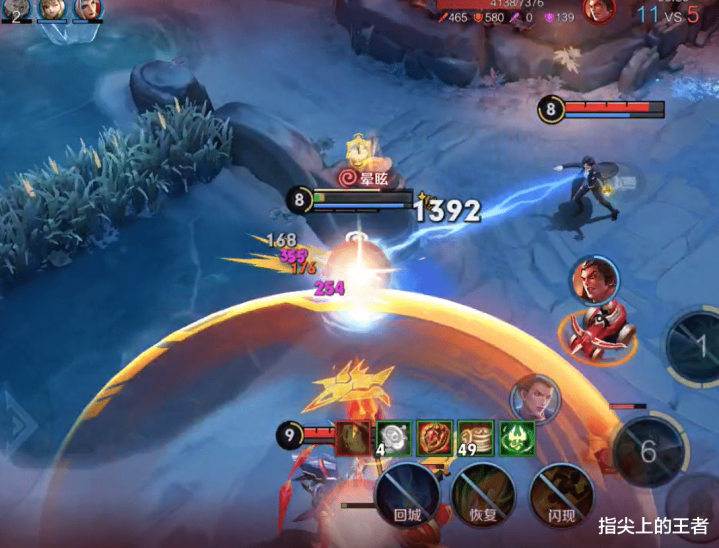Select the teammate portrait marked with number 2
The width and height of the screenshot is (719, 548).
click(x=15, y=10)
